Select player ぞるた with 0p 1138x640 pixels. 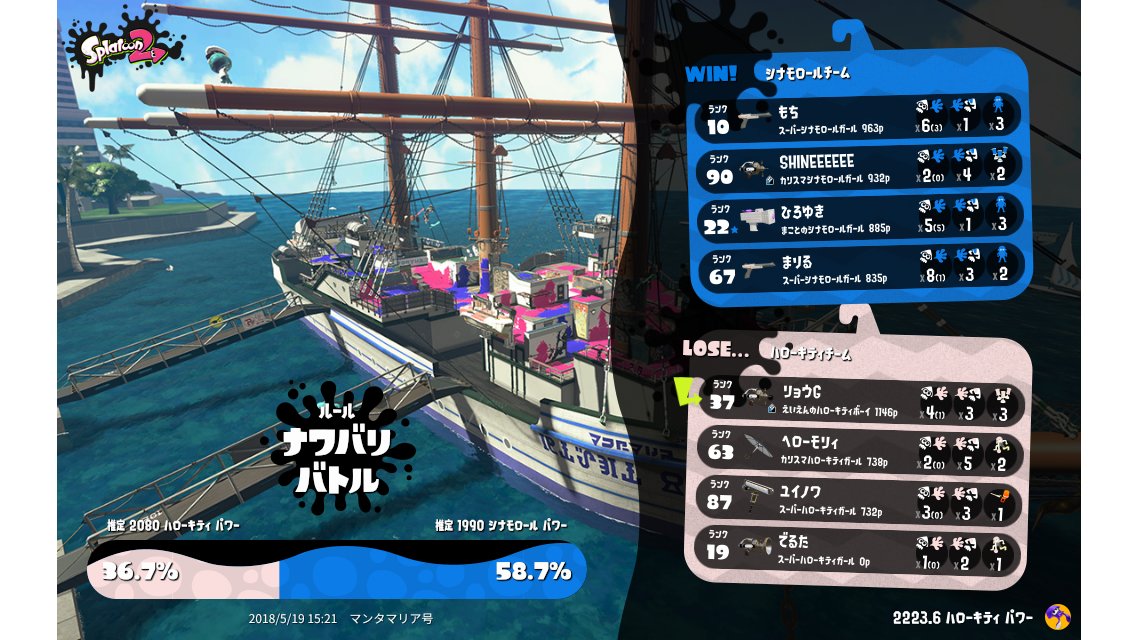tap(862, 550)
